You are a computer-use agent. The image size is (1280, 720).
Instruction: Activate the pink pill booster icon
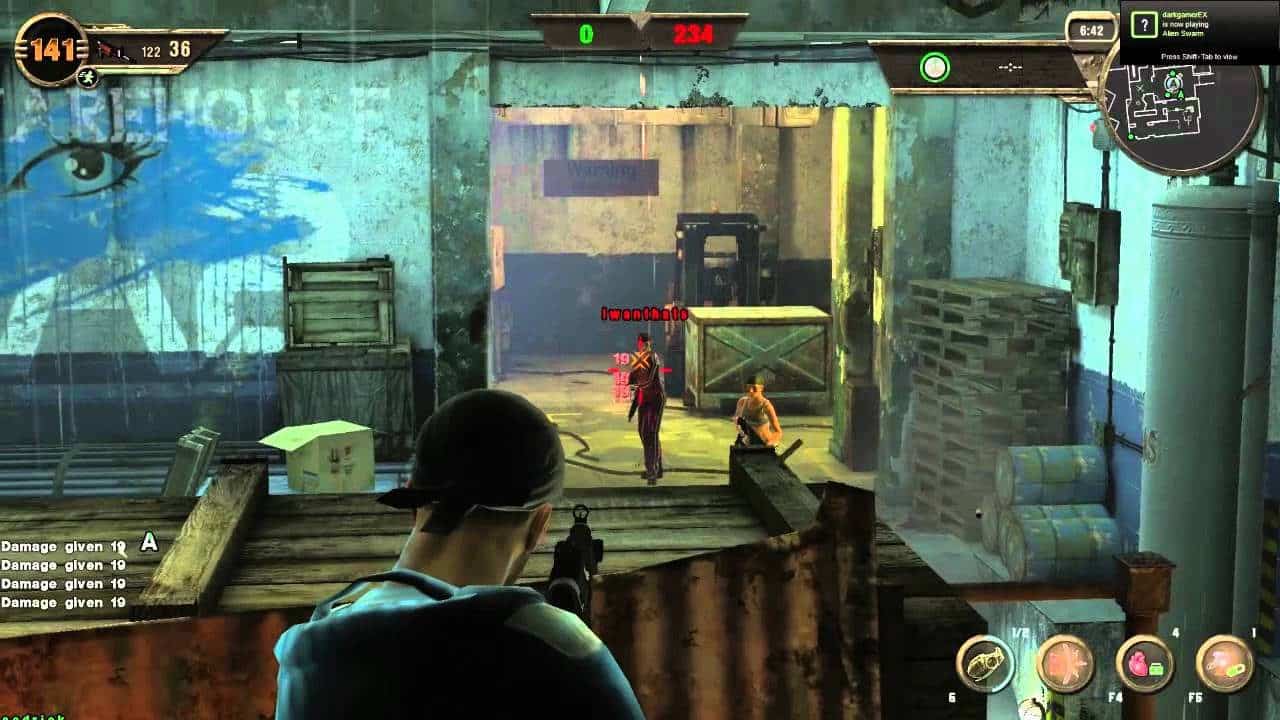coord(1225,663)
